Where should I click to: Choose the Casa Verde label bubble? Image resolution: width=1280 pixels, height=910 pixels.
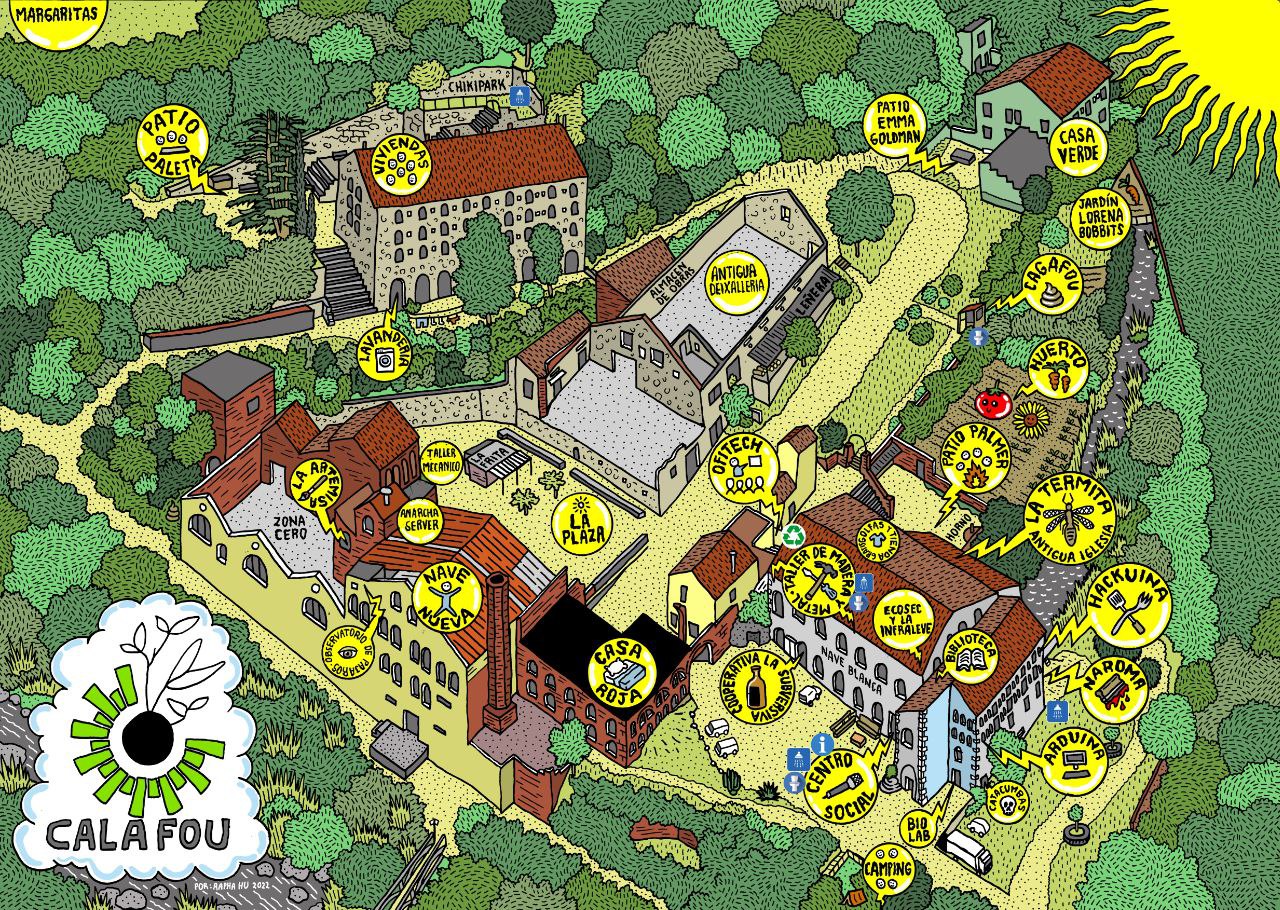[1077, 146]
